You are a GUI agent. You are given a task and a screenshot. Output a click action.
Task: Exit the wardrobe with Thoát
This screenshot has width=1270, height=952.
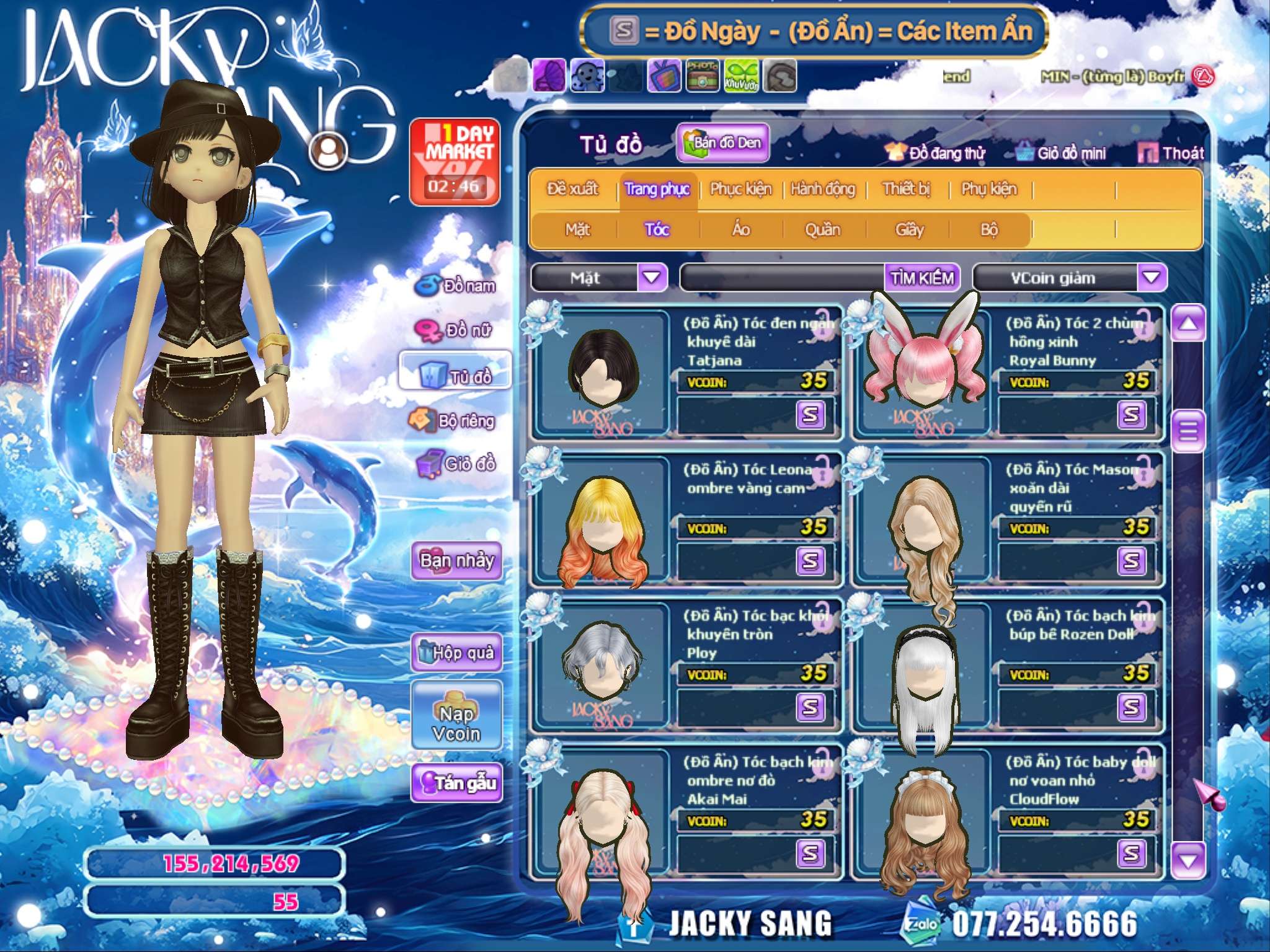1171,153
